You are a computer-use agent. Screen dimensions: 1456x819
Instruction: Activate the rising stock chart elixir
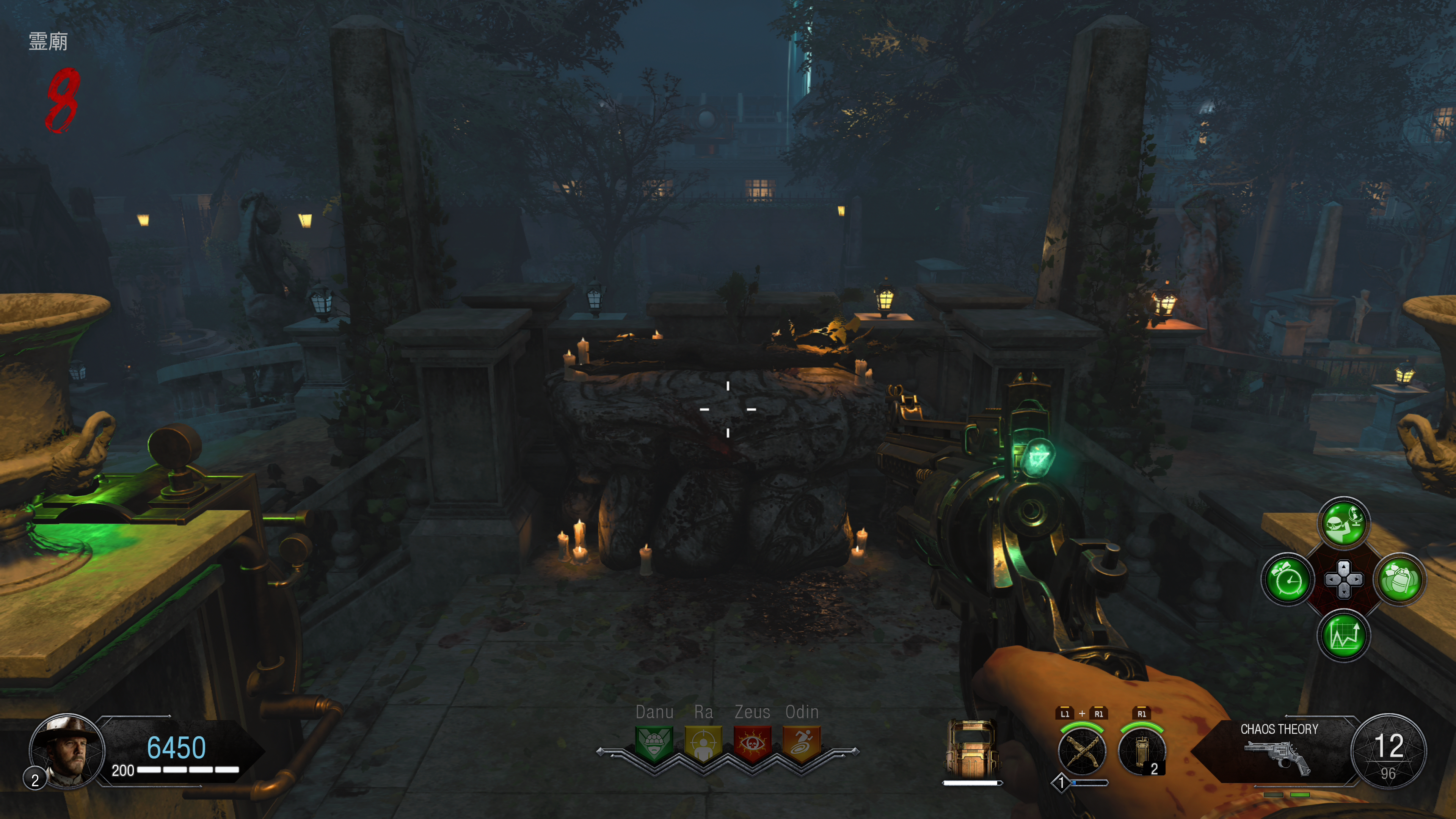point(1344,635)
